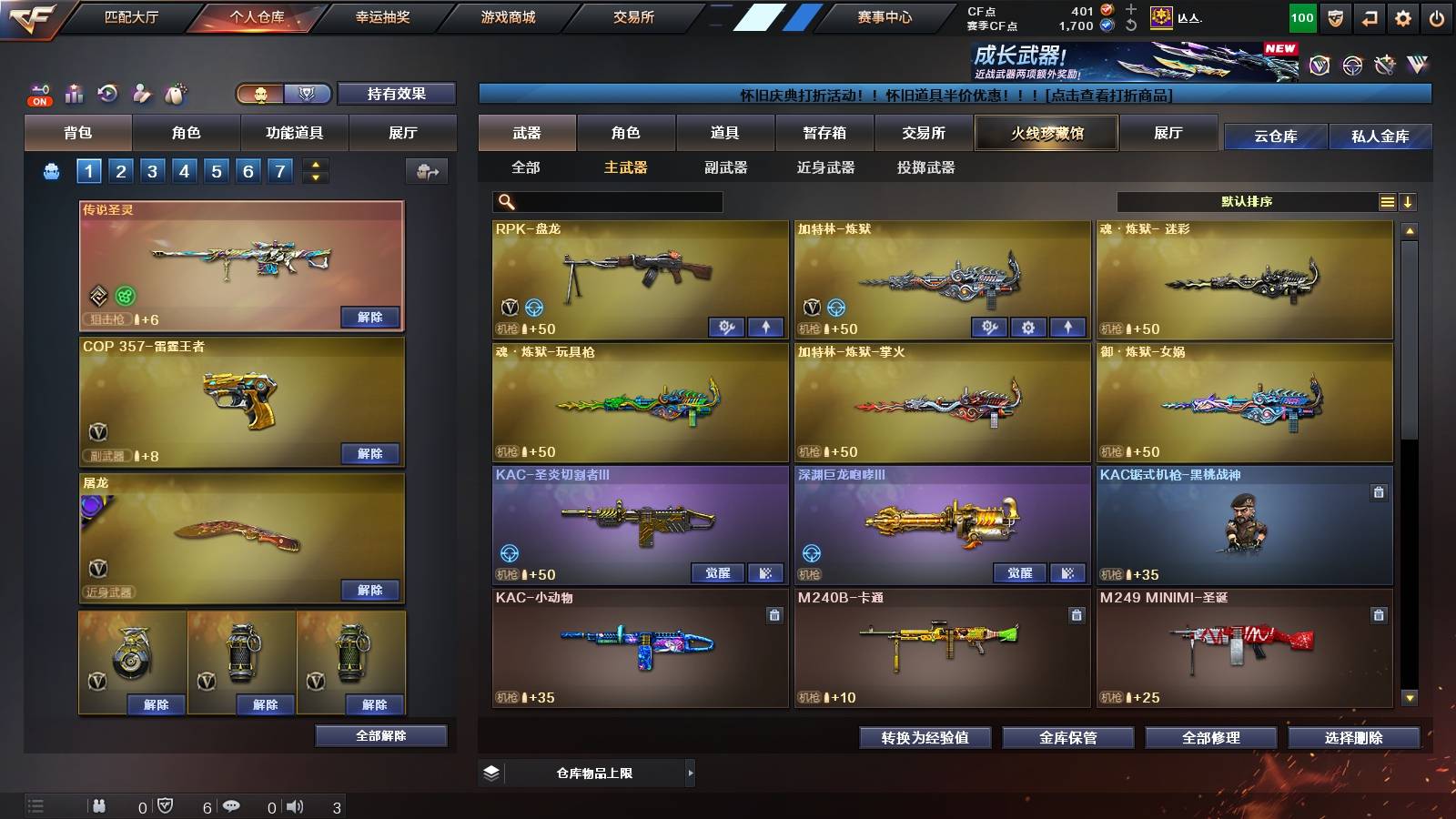1456x819 pixels.
Task: Click the friends icon in the bottom status bar
Action: (100, 804)
